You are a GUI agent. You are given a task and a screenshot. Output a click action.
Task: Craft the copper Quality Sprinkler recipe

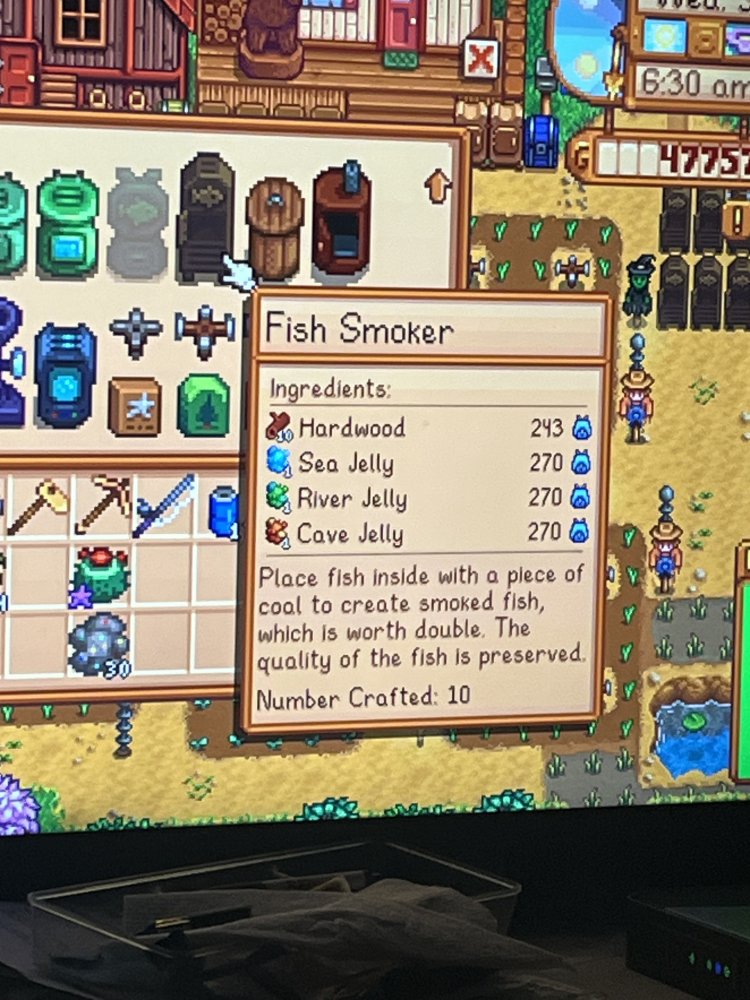pyautogui.click(x=204, y=330)
